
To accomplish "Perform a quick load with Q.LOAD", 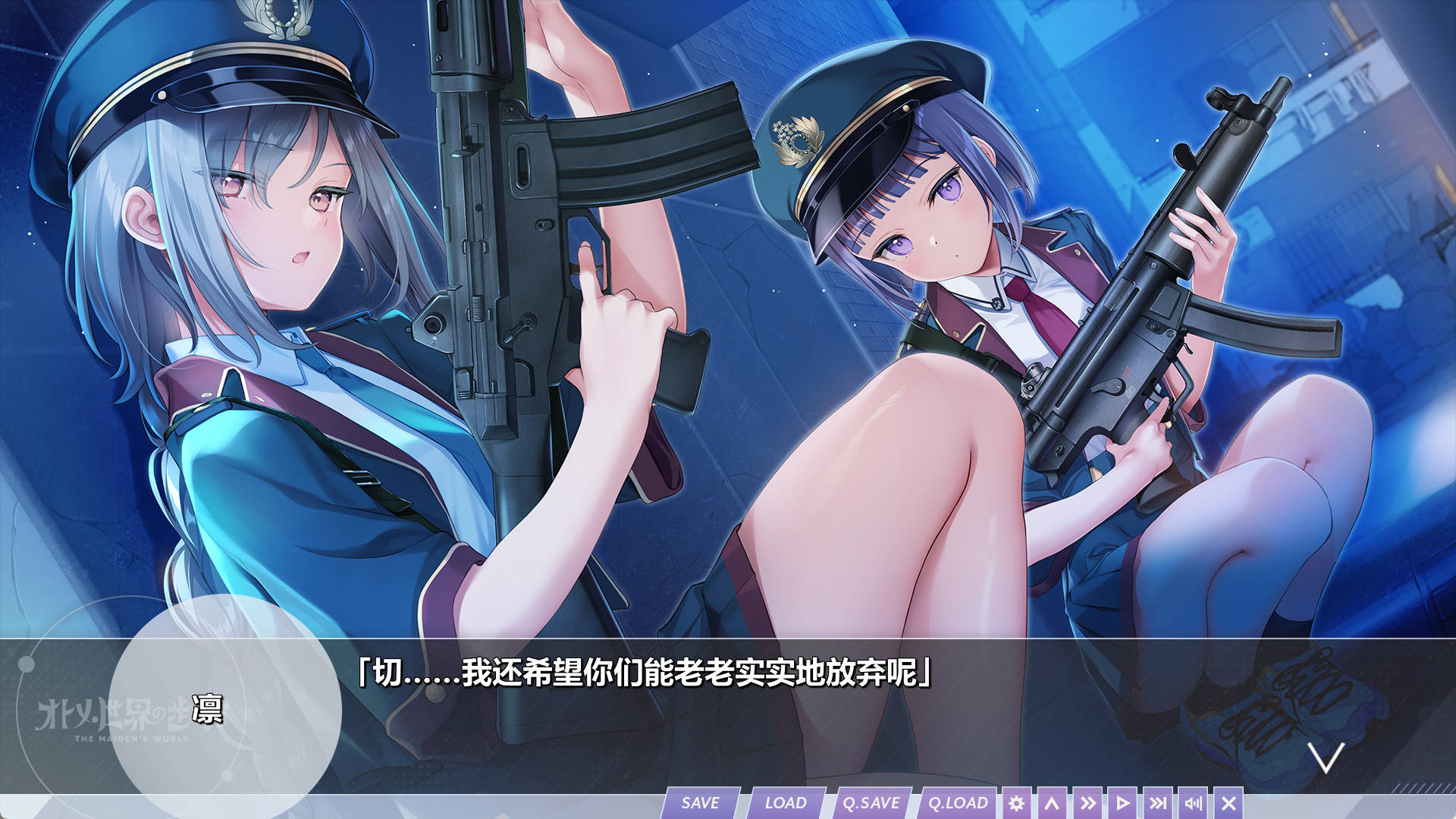I will click(958, 802).
